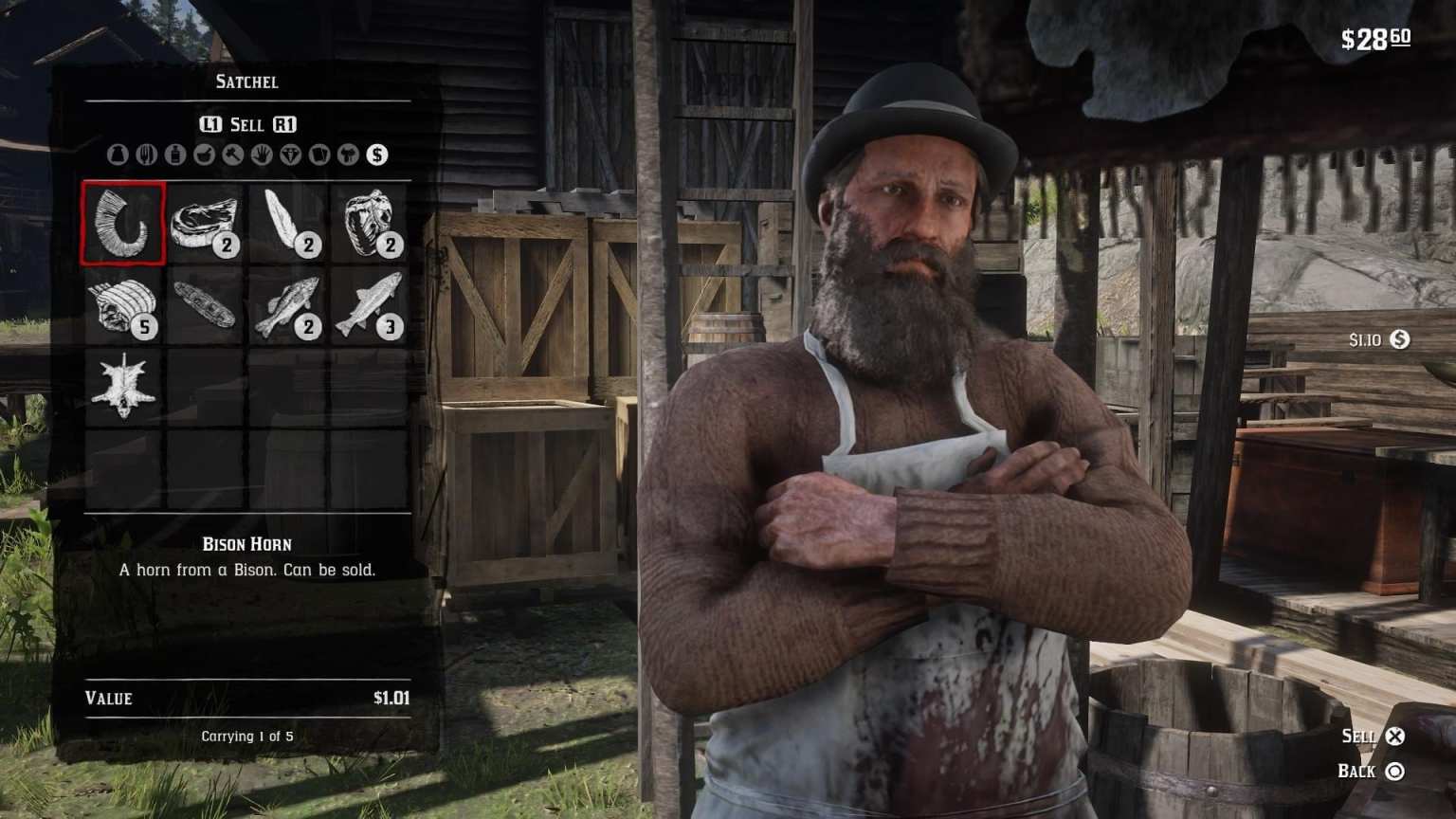Open the hand Kit category icon
This screenshot has width=1456, height=819.
click(259, 154)
